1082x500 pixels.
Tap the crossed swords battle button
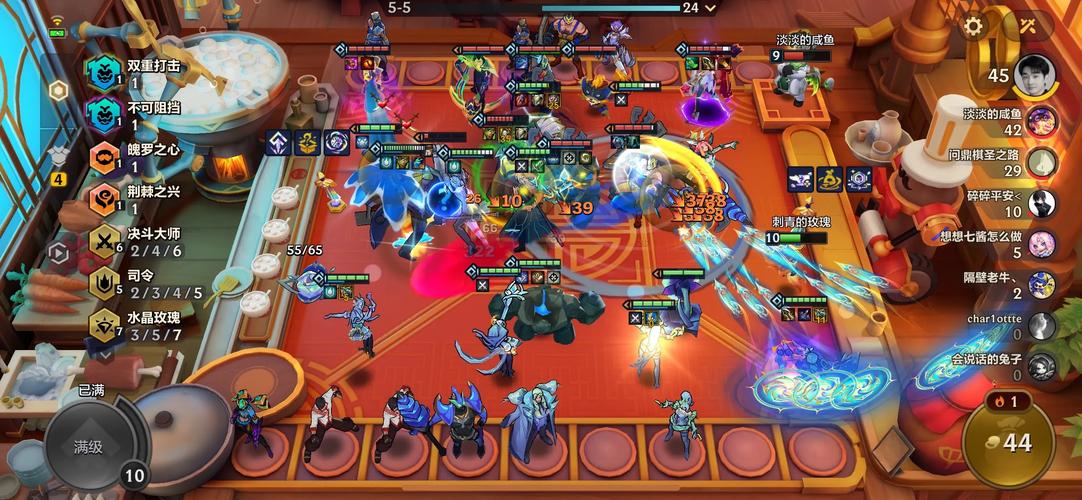1028,27
